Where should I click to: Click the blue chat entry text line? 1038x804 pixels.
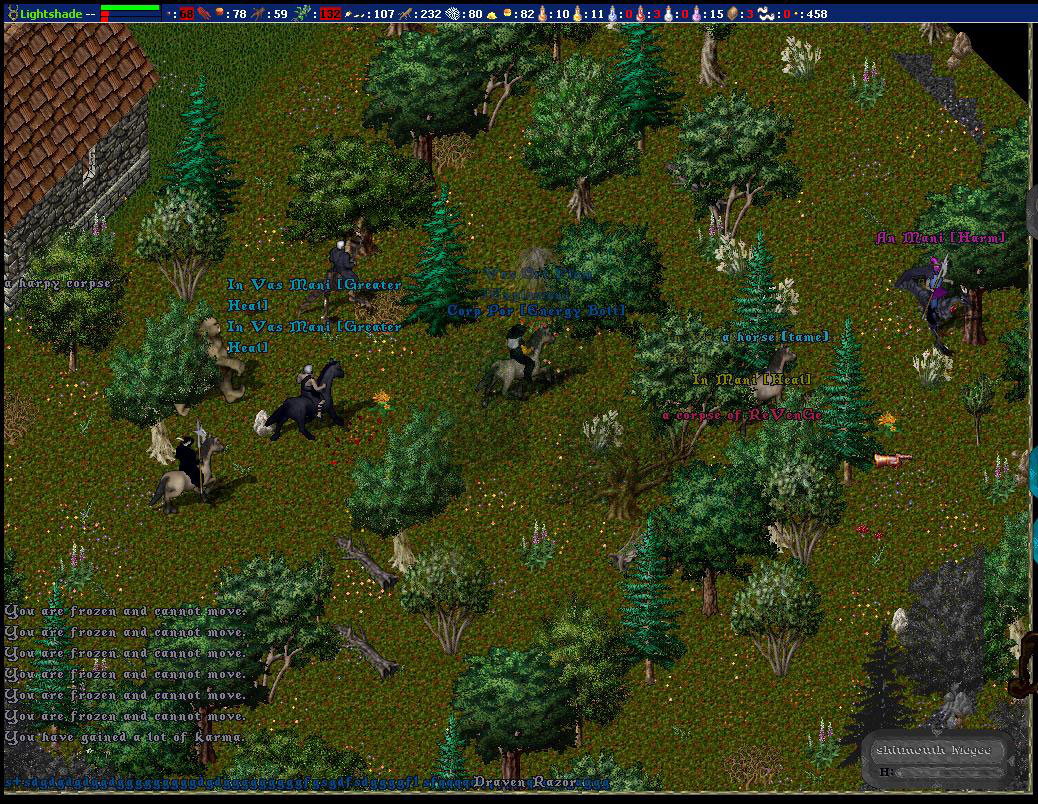(238, 782)
